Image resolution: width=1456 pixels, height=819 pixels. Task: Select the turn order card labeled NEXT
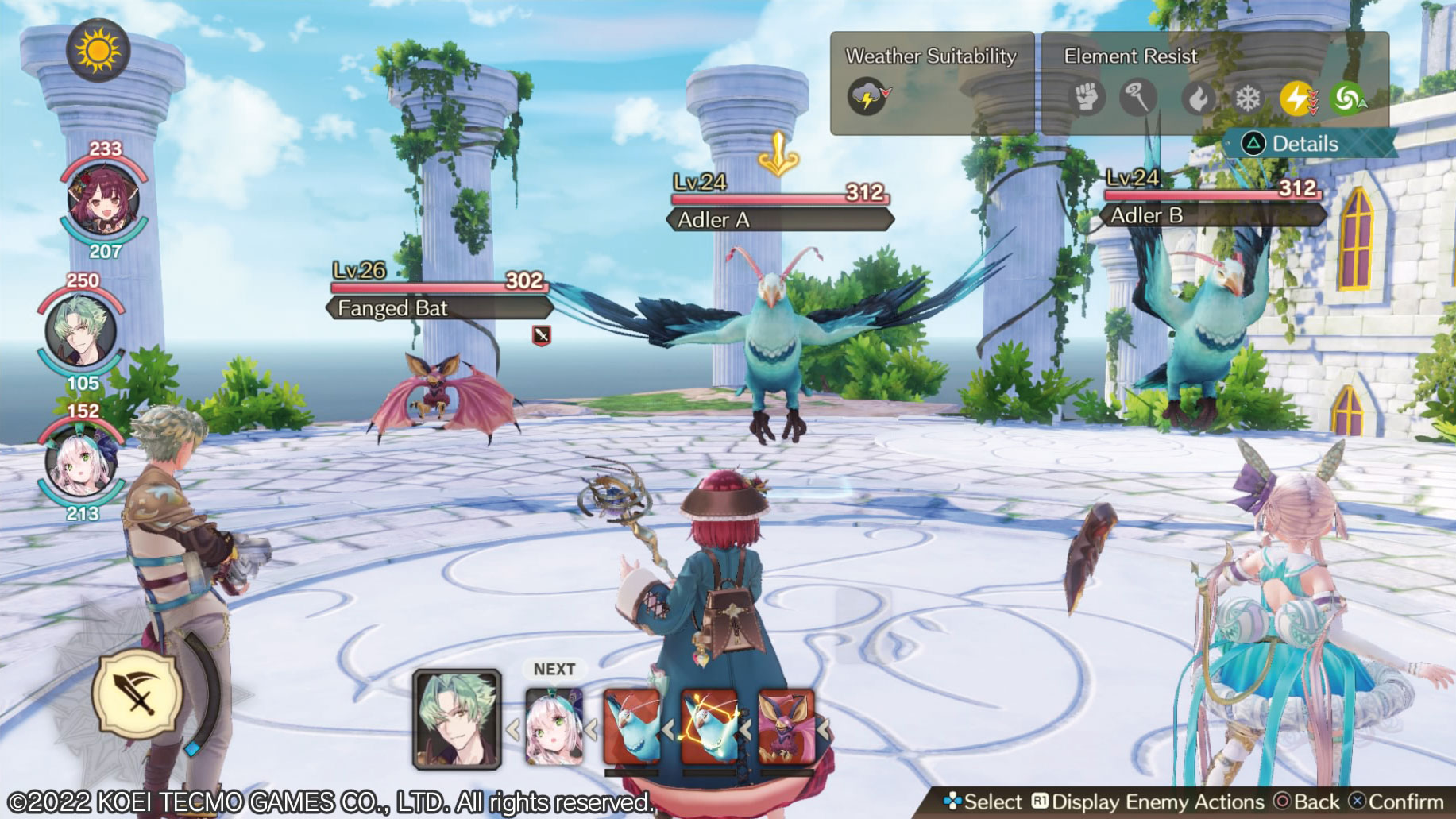point(554,726)
